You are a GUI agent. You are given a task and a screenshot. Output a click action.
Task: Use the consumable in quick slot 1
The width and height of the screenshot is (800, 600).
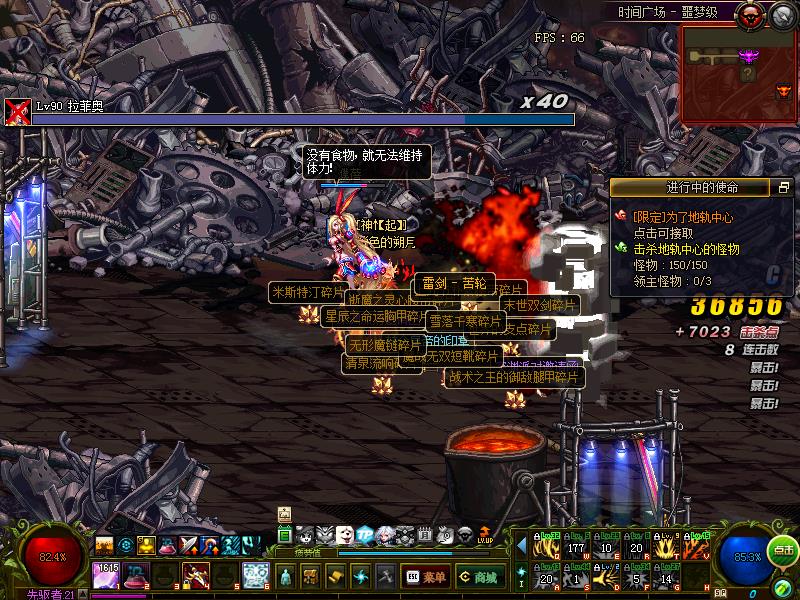point(107,575)
